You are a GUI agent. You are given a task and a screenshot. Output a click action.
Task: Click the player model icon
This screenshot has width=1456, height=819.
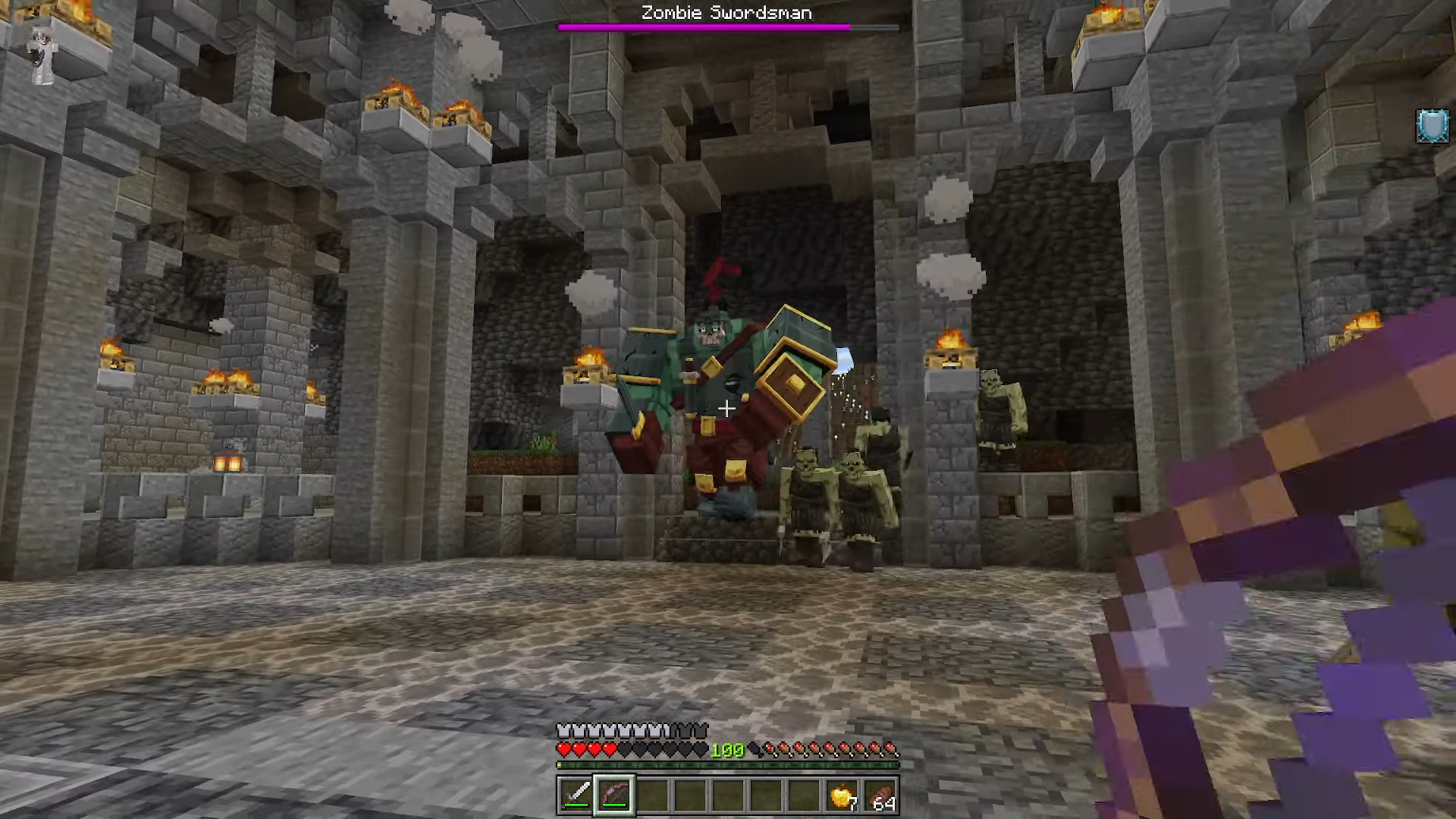42,58
